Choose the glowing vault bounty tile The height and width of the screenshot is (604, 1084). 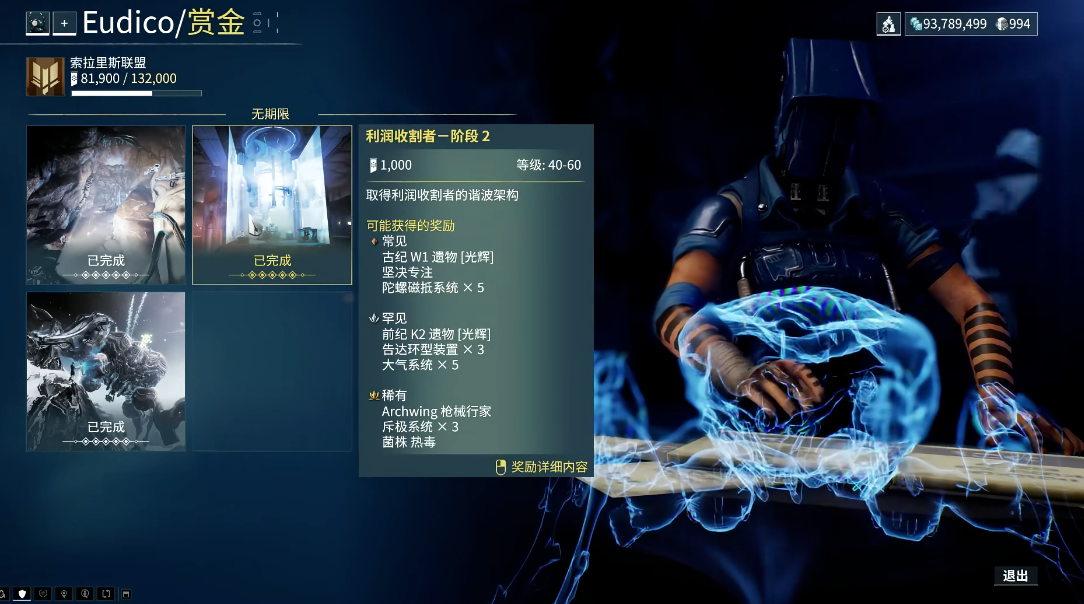[x=272, y=205]
